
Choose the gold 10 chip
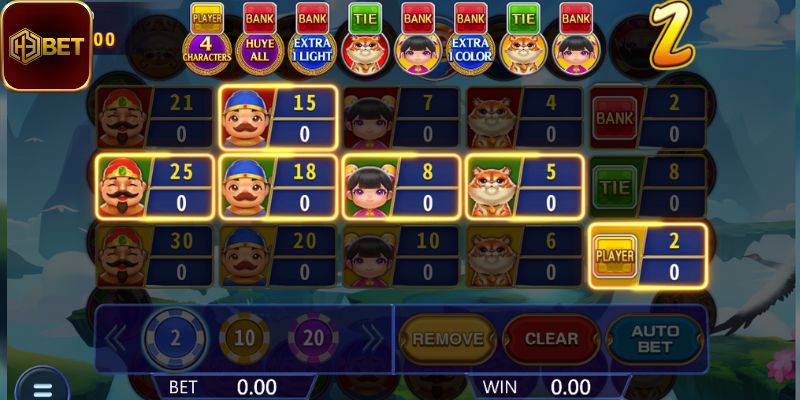(243, 338)
